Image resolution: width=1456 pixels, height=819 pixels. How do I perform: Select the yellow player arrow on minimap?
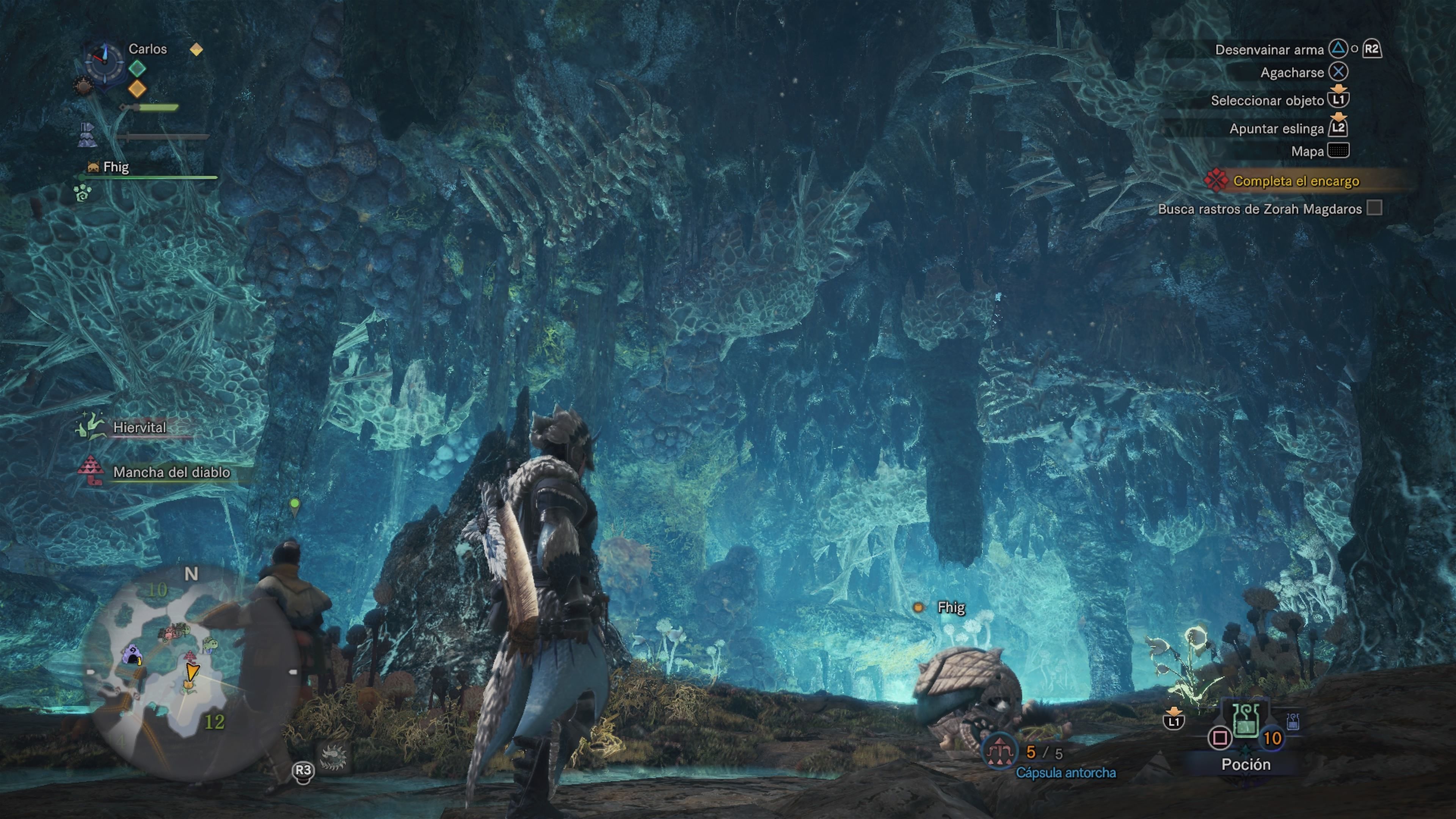pyautogui.click(x=192, y=672)
